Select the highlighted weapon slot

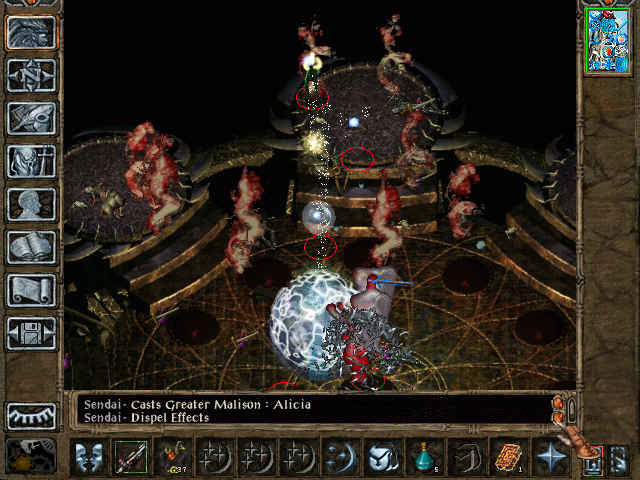coord(130,458)
